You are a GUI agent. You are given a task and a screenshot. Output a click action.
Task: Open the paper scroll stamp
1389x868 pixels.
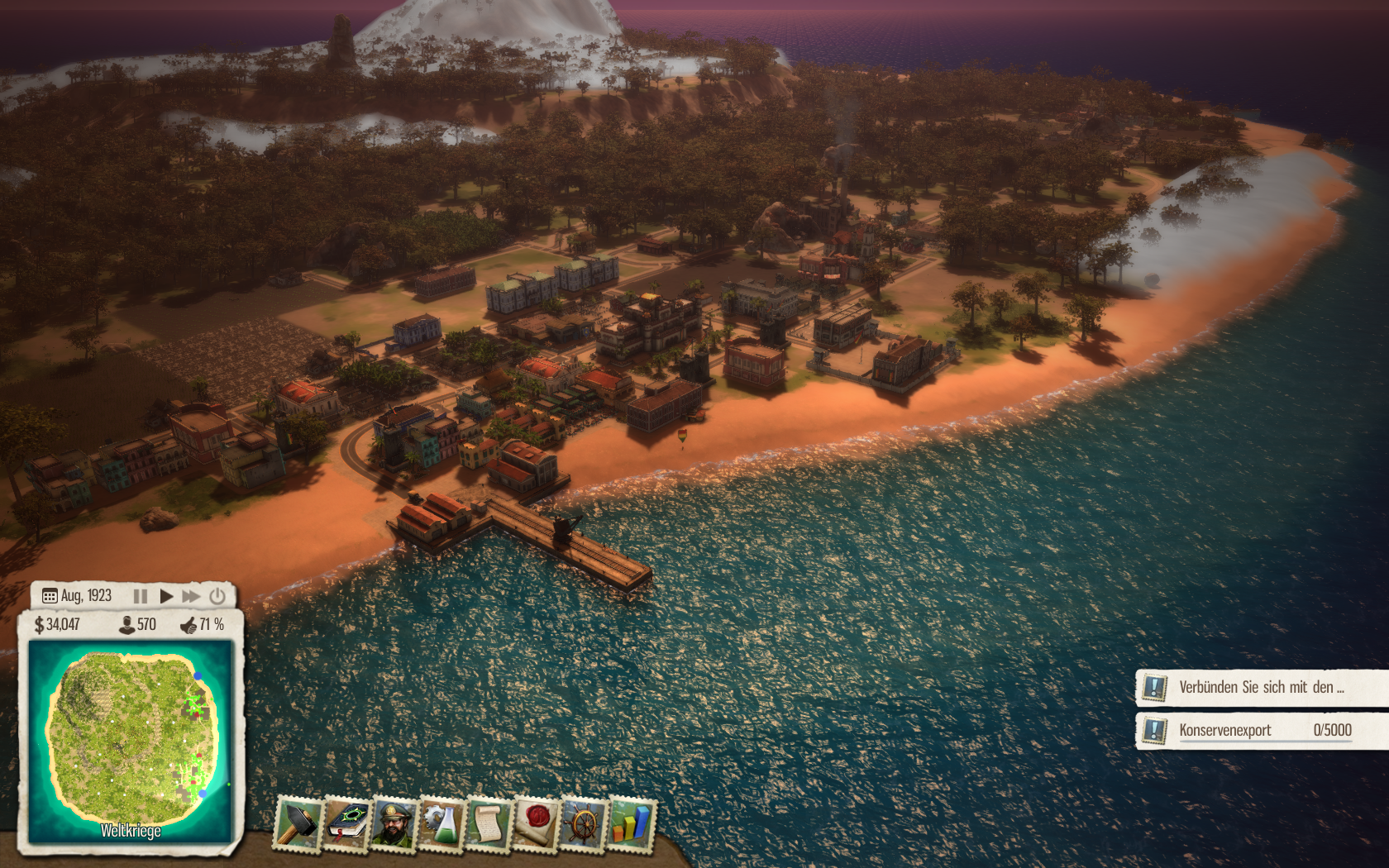[489, 823]
